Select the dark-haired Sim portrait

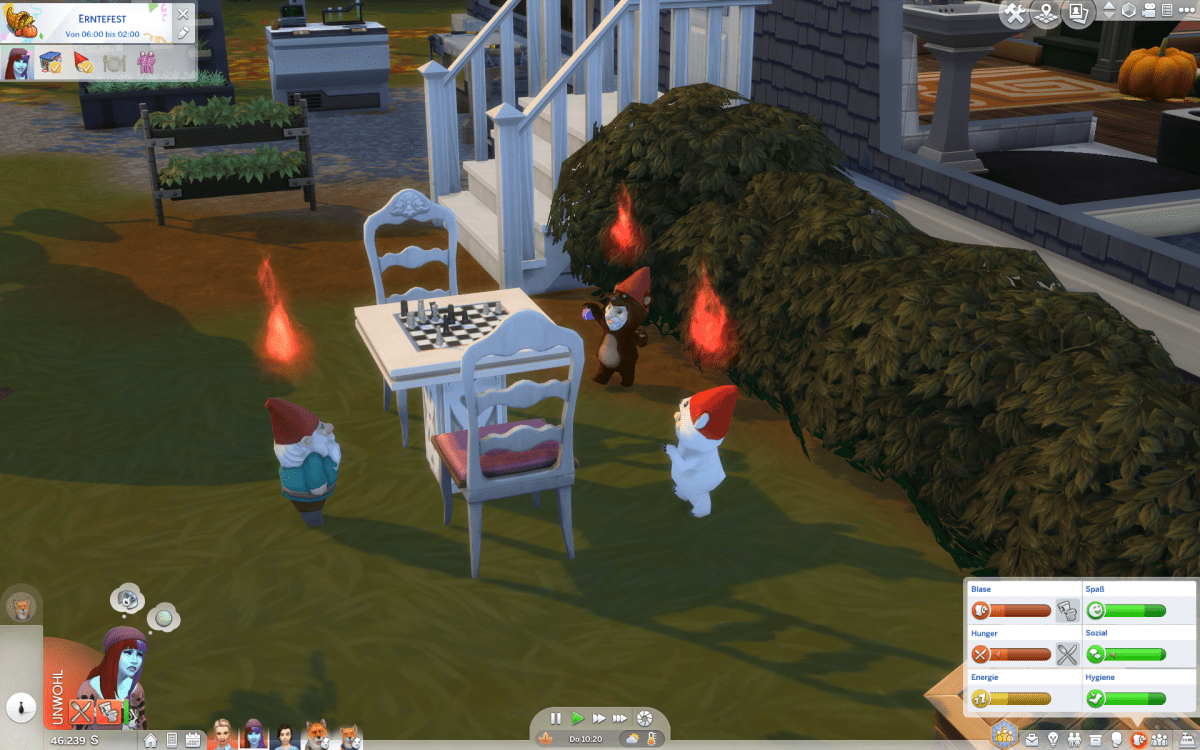286,735
